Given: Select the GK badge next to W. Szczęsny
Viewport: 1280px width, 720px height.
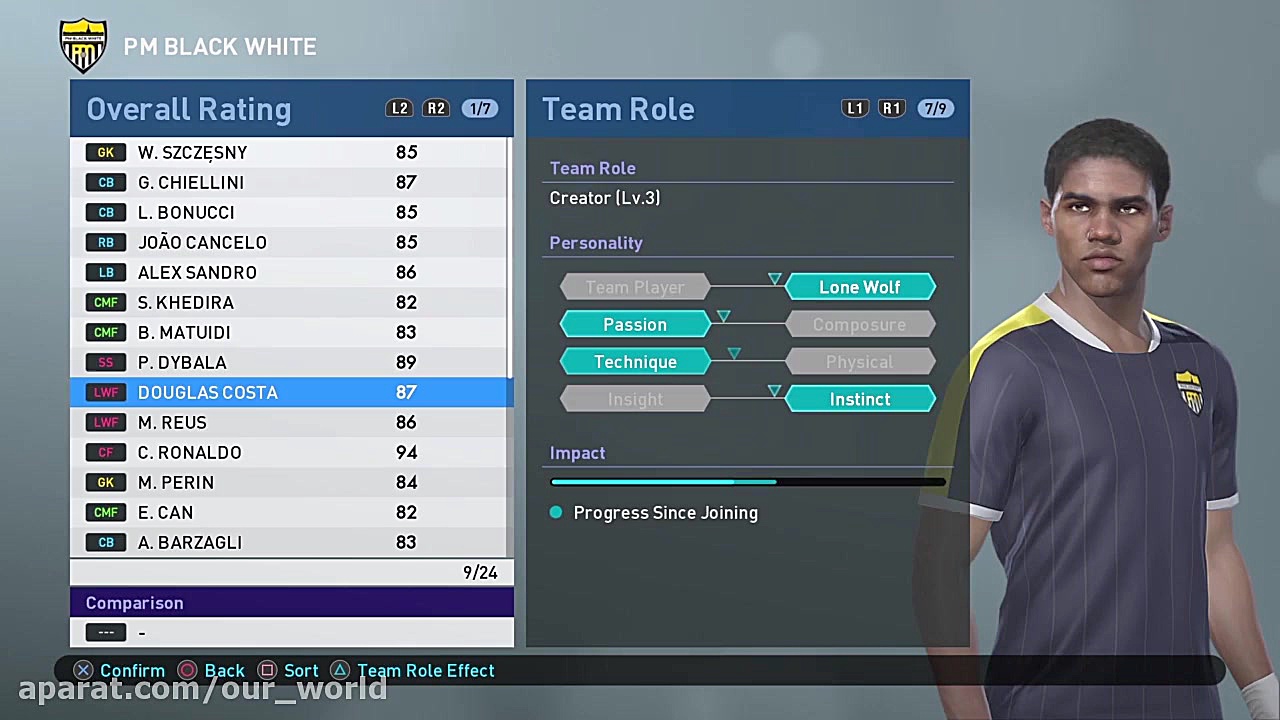Looking at the screenshot, I should (106, 152).
